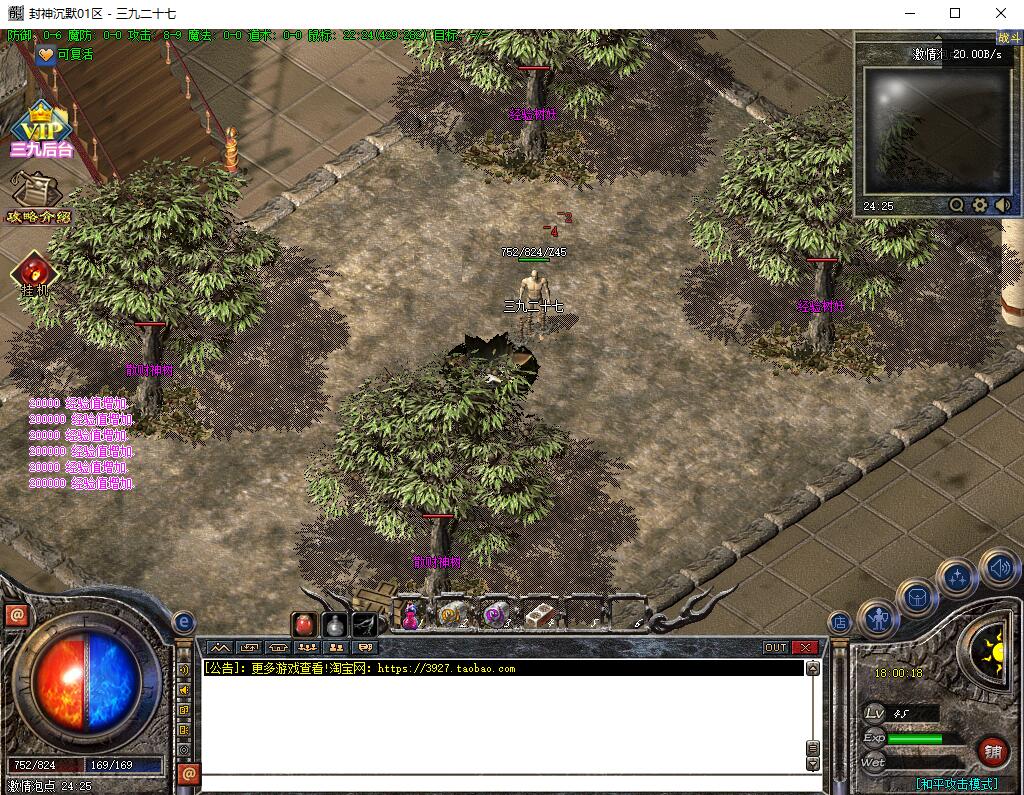Open the bag inventory round button
The height and width of the screenshot is (795, 1024).
coord(916,598)
